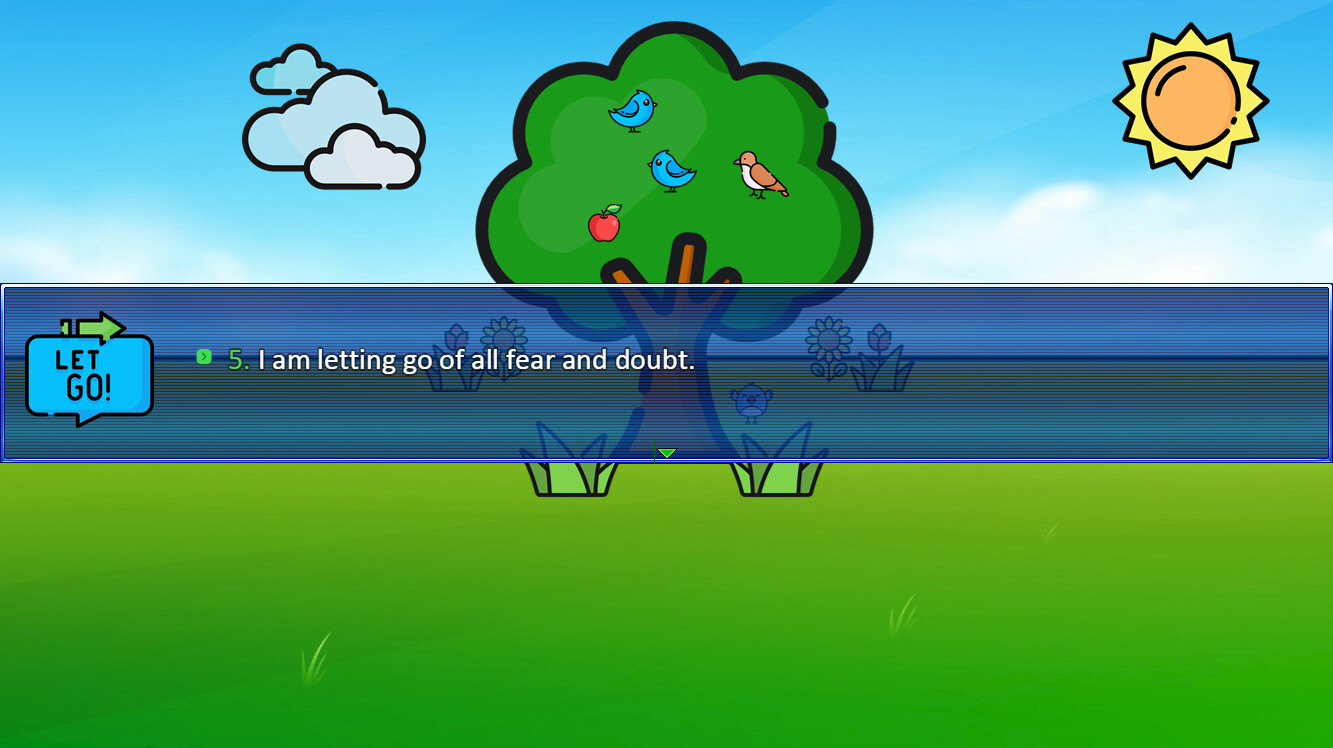Select the lower blue bird on the tree
This screenshot has width=1333, height=748.
point(671,168)
